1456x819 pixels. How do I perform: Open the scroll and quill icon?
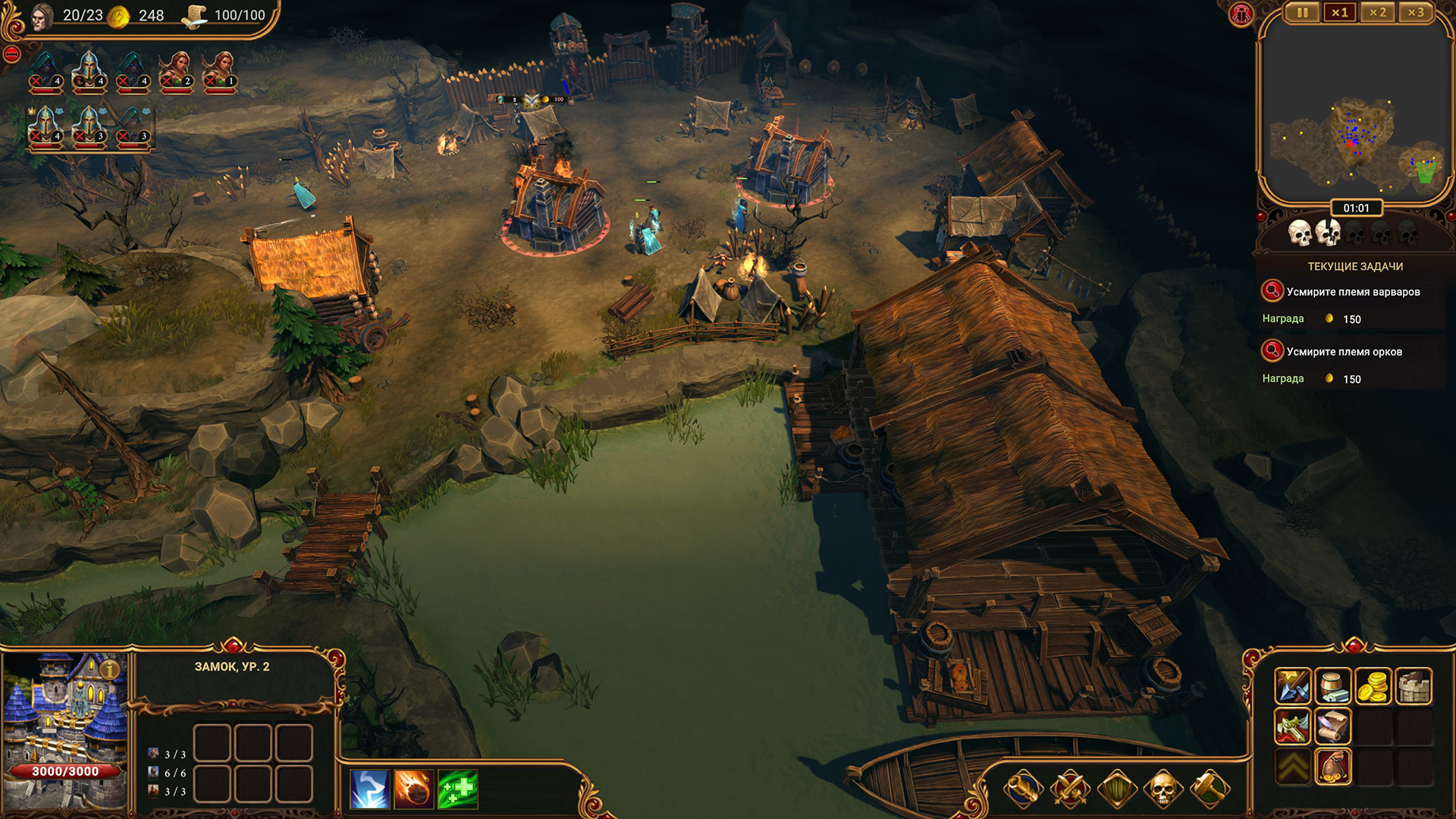click(1332, 726)
